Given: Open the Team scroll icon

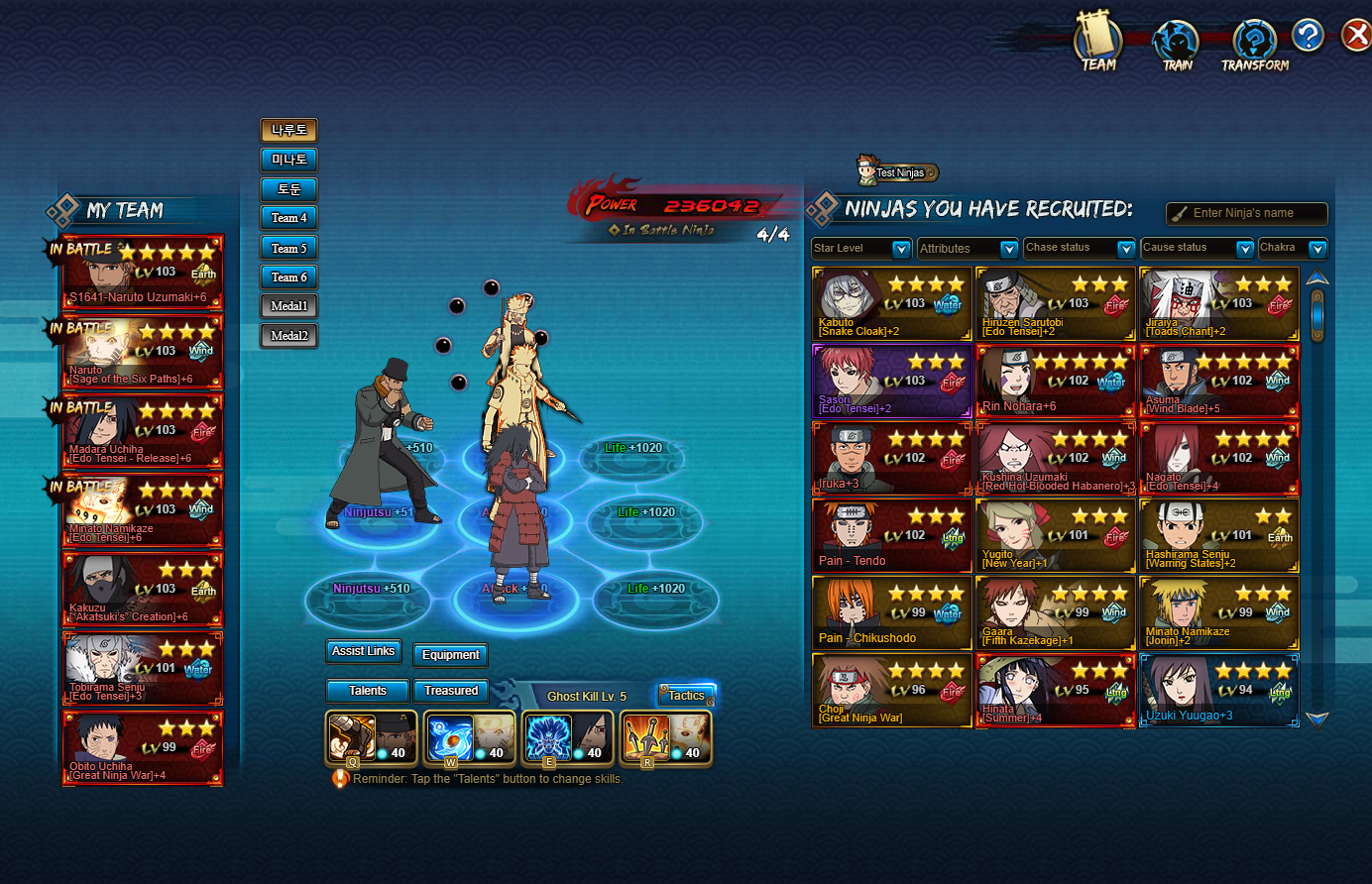Looking at the screenshot, I should (1097, 47).
